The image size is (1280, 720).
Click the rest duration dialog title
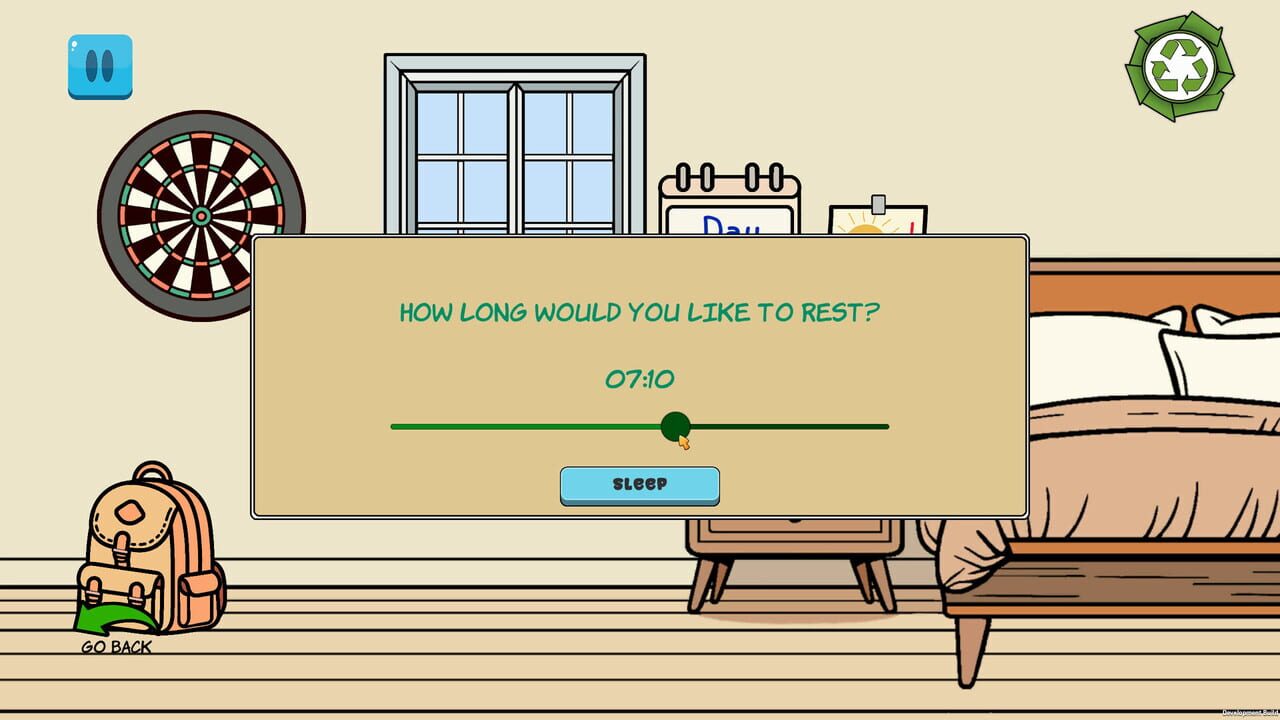tap(639, 312)
